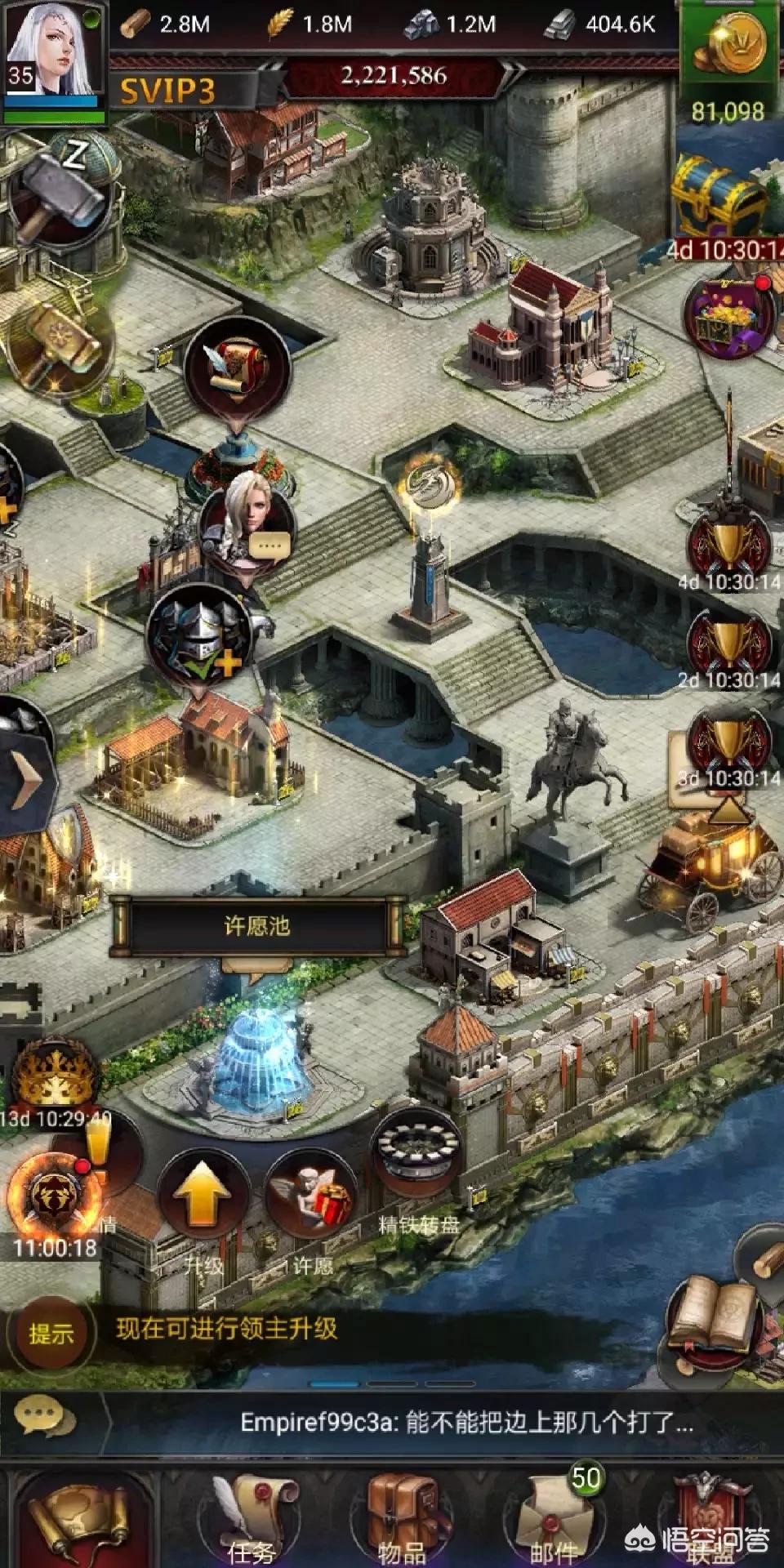Tap the 提示 tip button

click(51, 1334)
